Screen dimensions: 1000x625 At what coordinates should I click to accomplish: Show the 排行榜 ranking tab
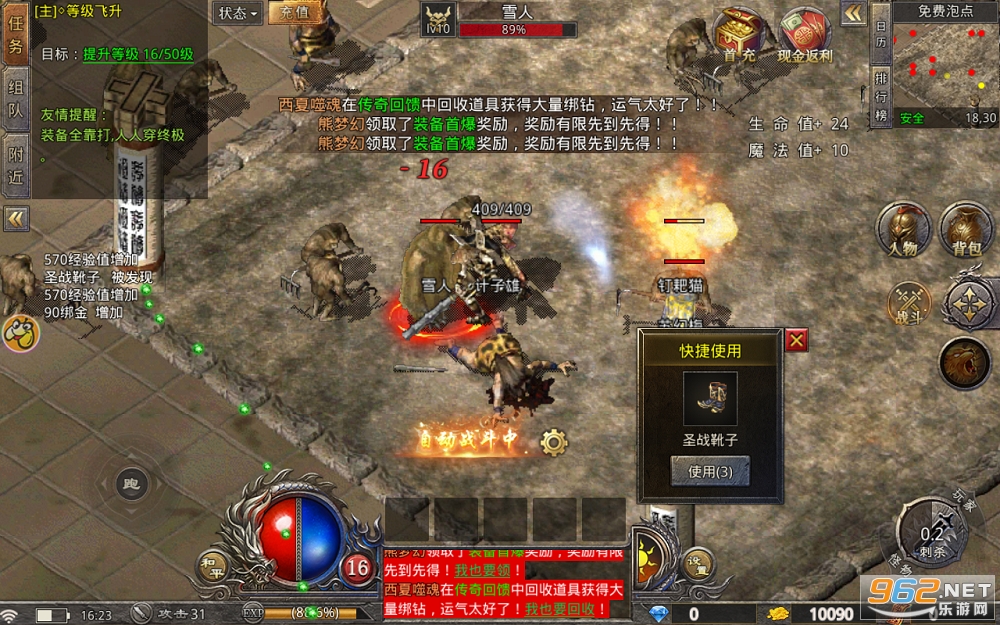(881, 97)
